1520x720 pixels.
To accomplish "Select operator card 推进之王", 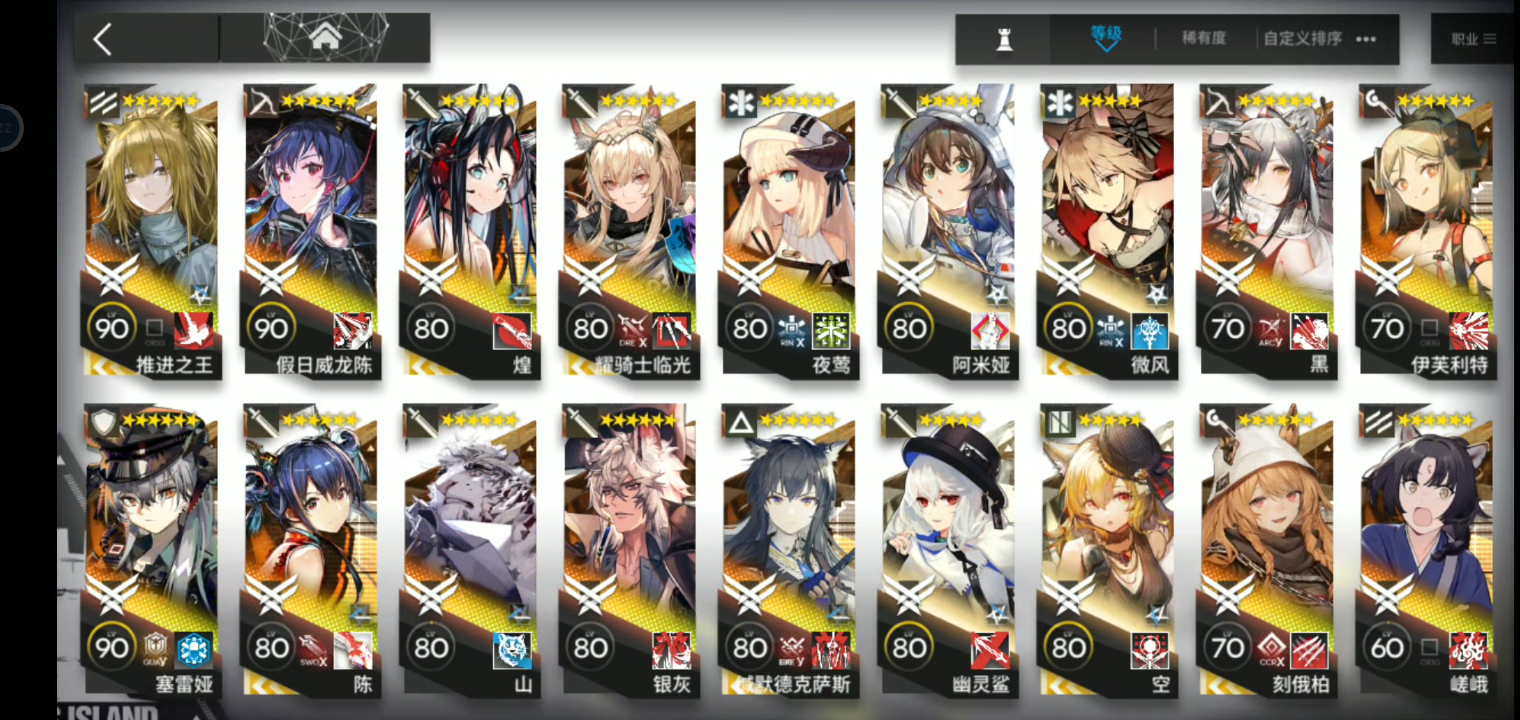I will tap(152, 230).
